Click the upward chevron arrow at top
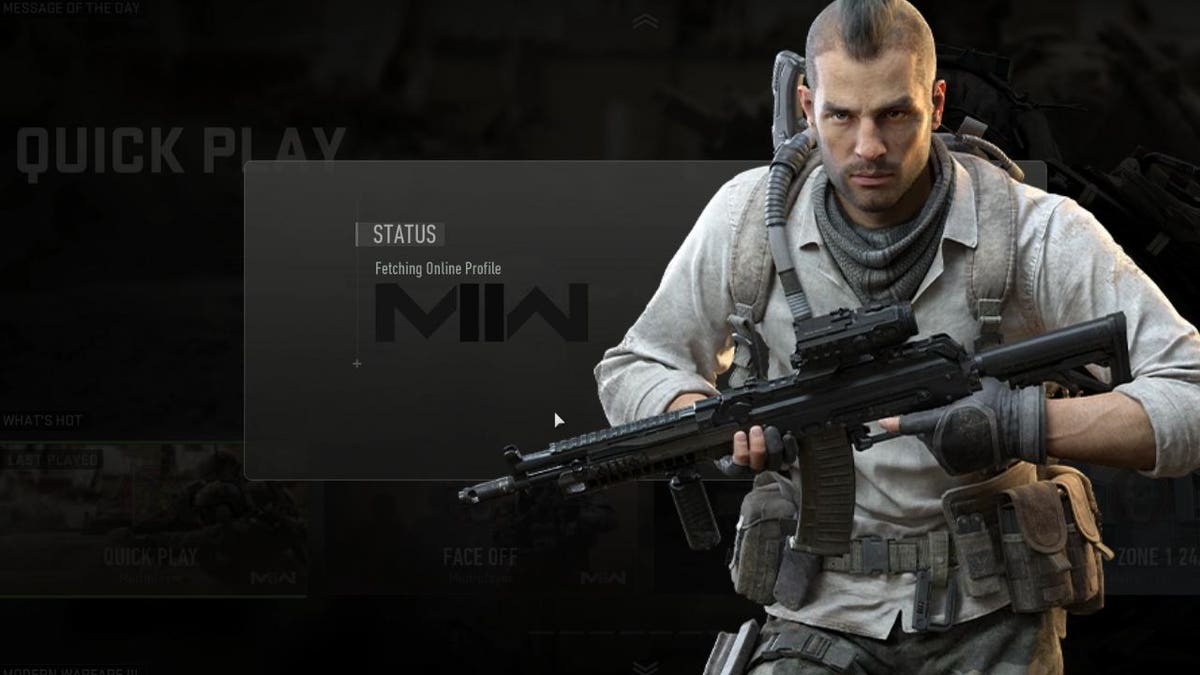1200x675 pixels. (x=645, y=21)
